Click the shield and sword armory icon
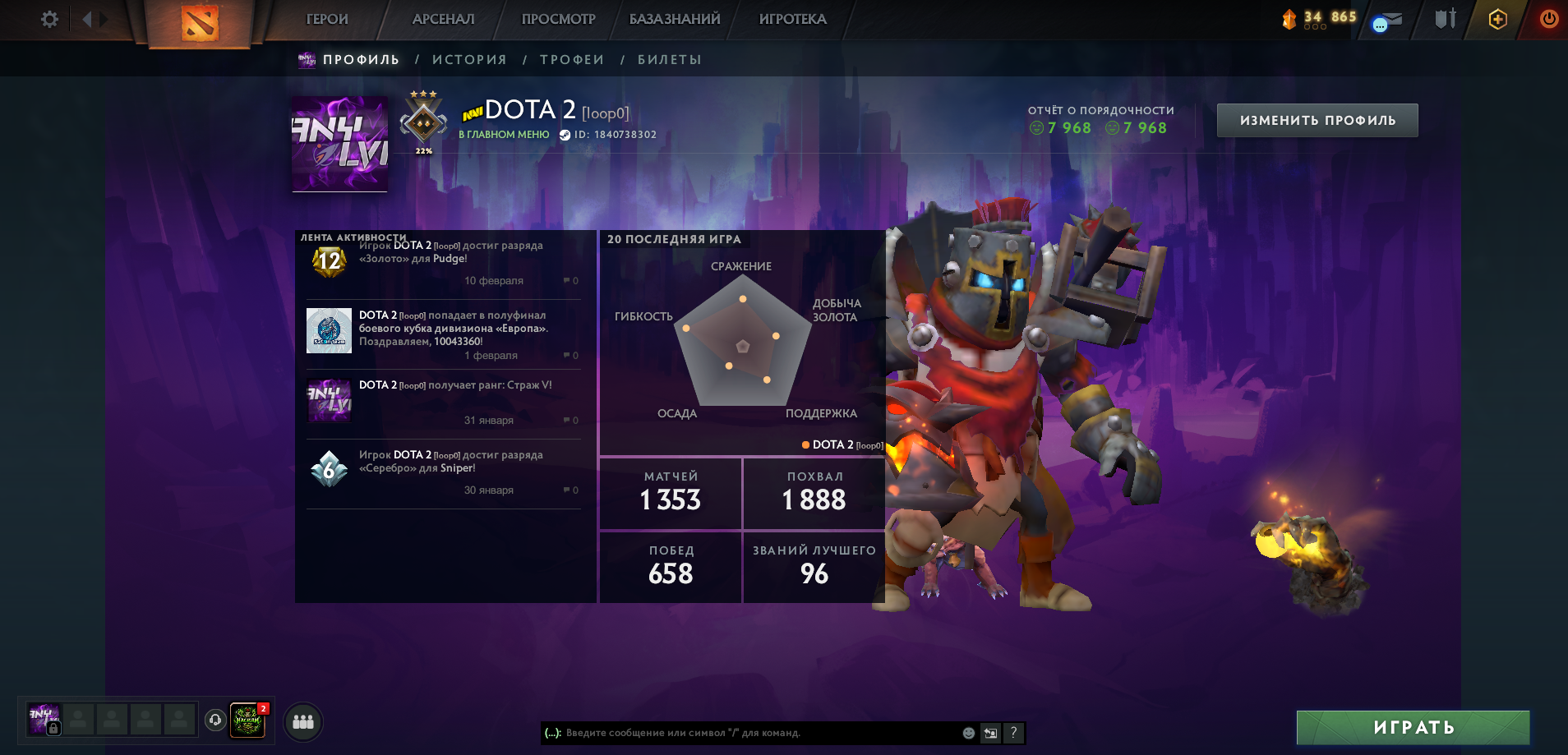This screenshot has width=1568, height=755. (x=1445, y=18)
